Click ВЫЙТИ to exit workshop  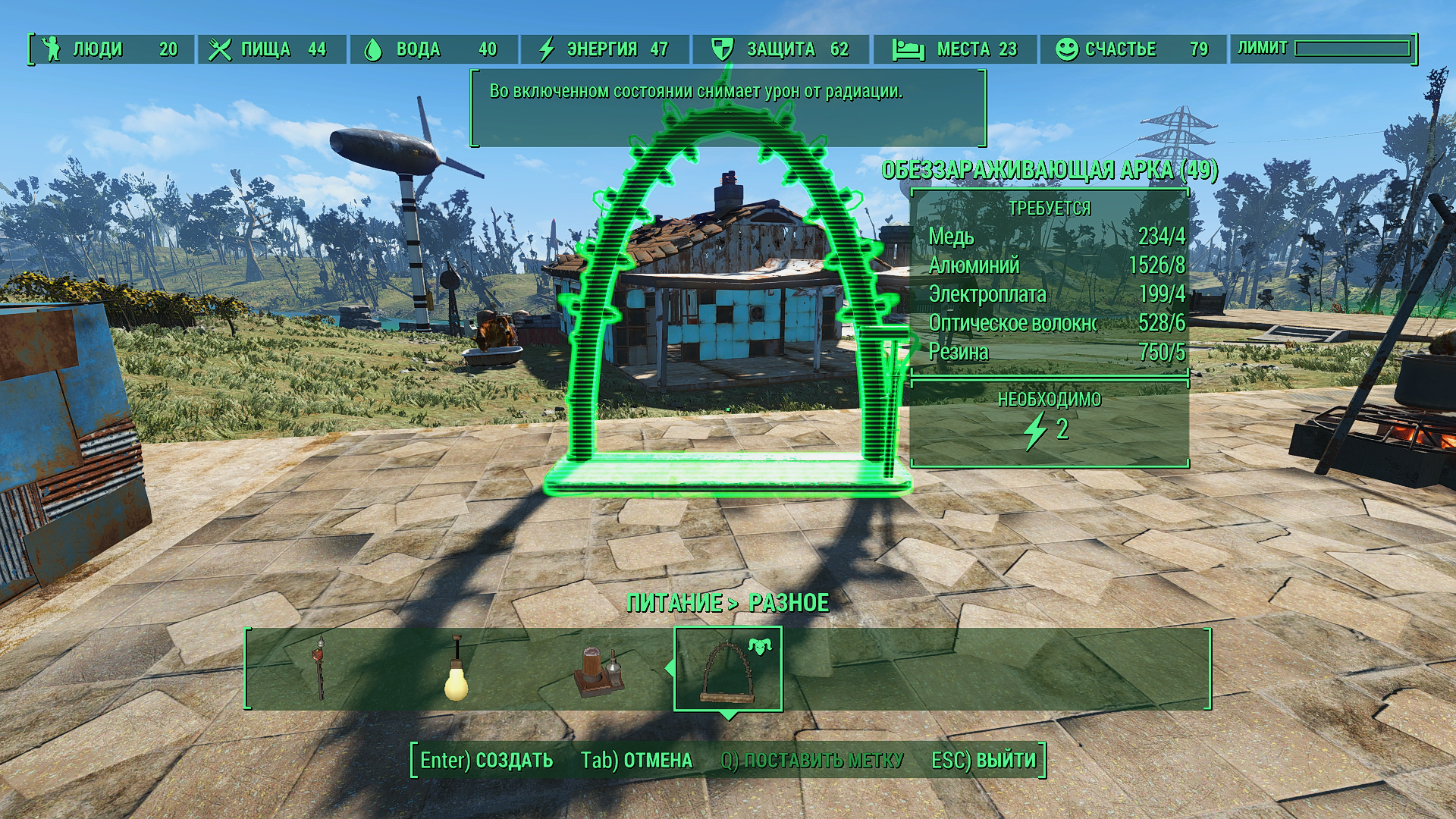tap(984, 761)
